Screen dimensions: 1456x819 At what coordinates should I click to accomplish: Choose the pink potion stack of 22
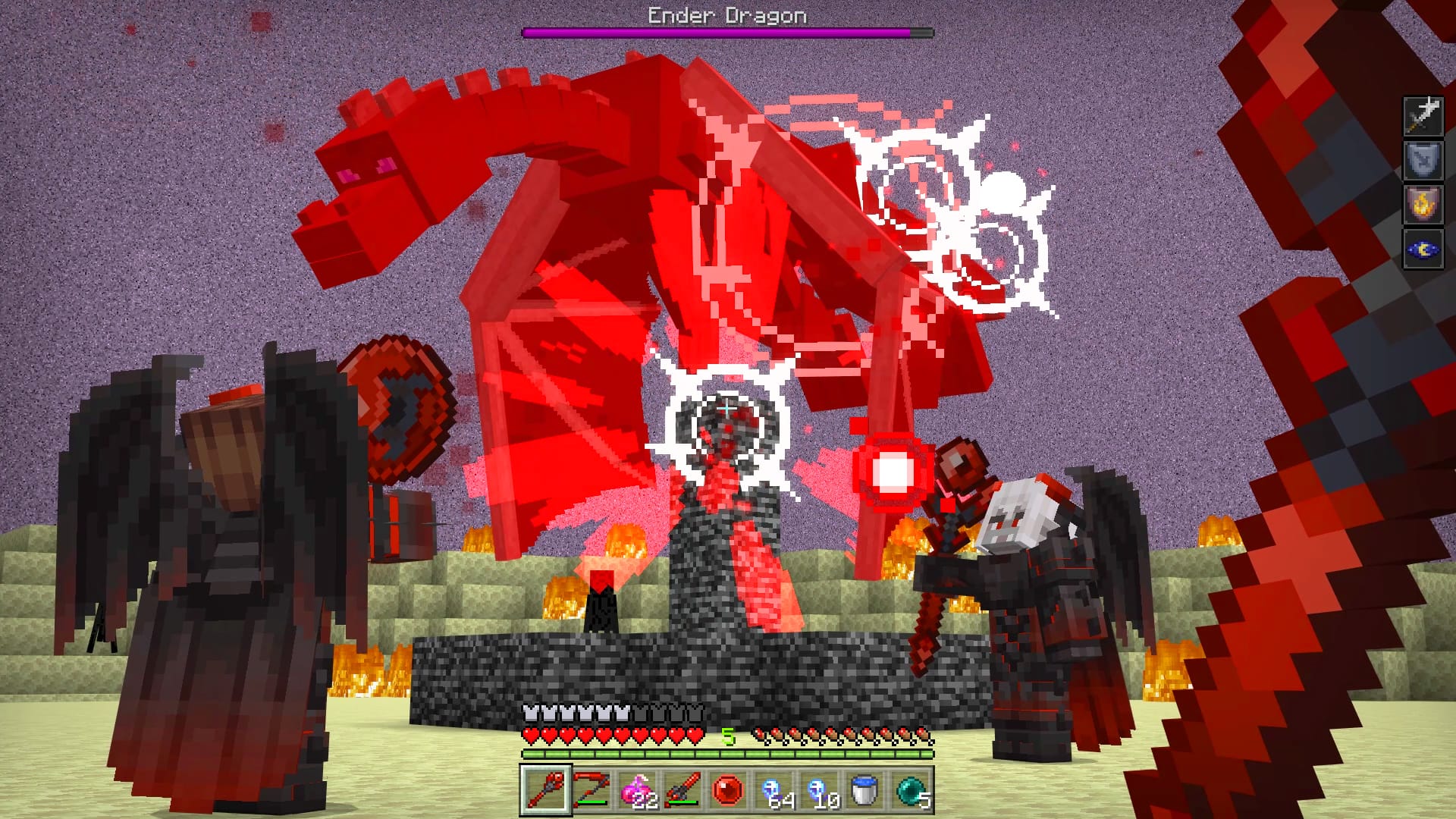point(637,790)
